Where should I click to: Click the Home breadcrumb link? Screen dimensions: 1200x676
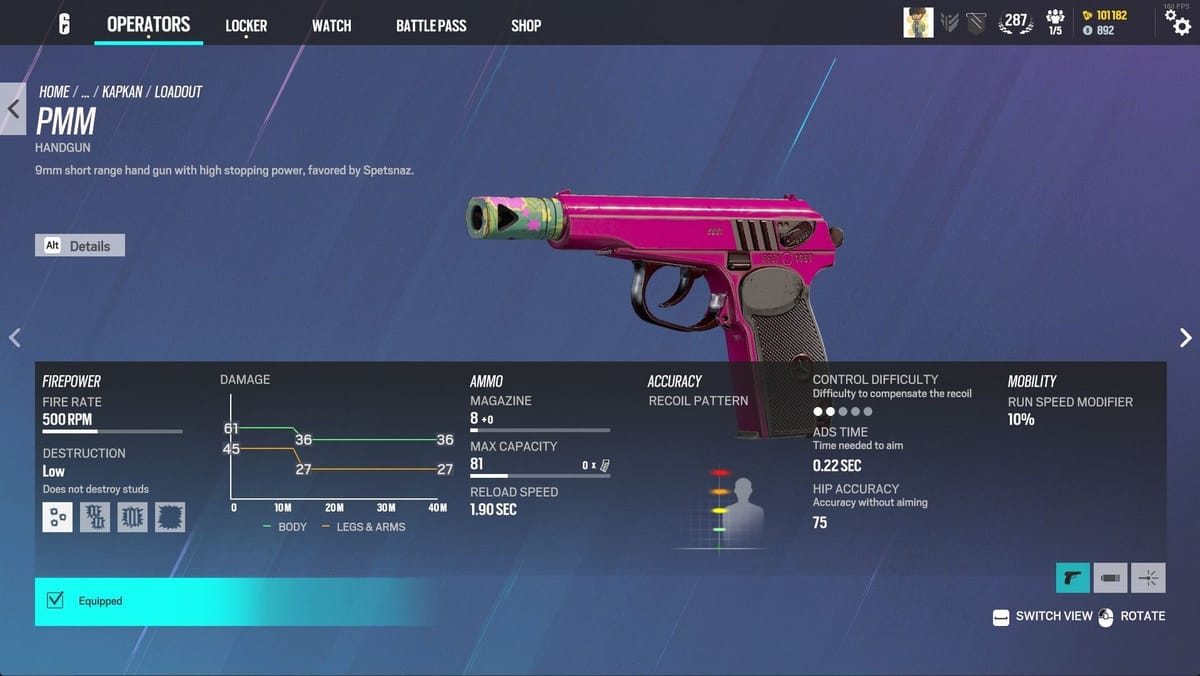pos(54,92)
